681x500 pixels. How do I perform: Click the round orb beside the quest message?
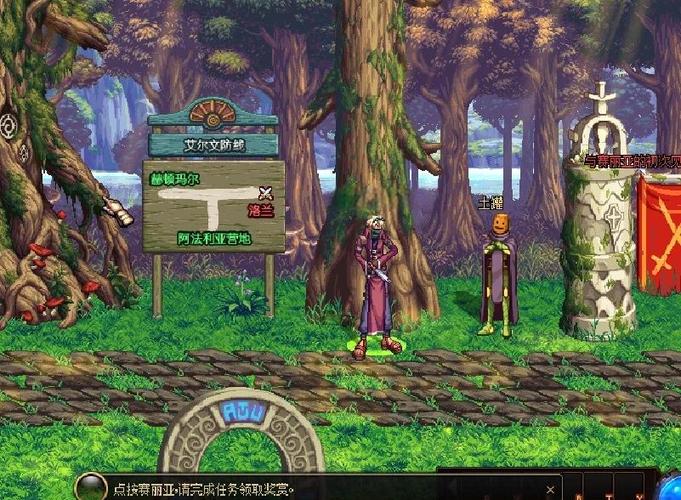[x=91, y=489]
